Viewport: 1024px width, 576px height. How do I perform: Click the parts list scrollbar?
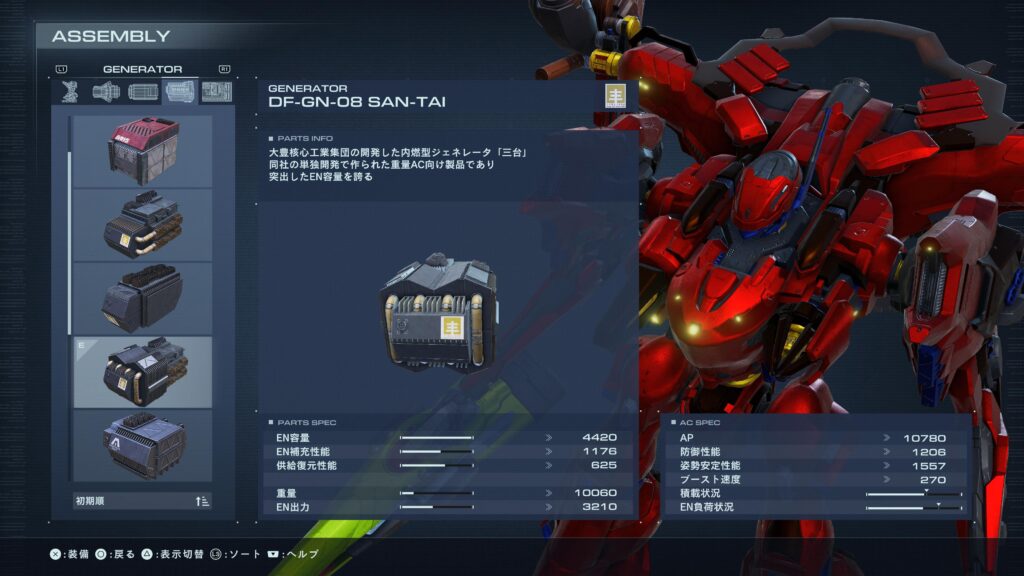coord(69,240)
